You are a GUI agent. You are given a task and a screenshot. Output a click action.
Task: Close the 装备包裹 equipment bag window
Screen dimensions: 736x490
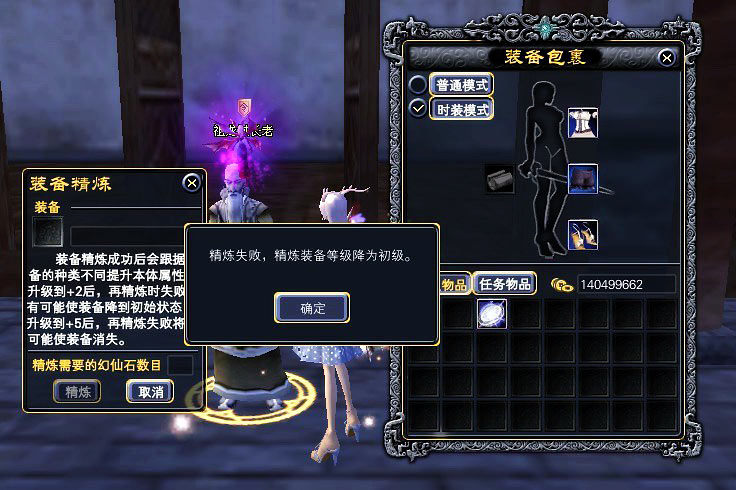[x=667, y=58]
